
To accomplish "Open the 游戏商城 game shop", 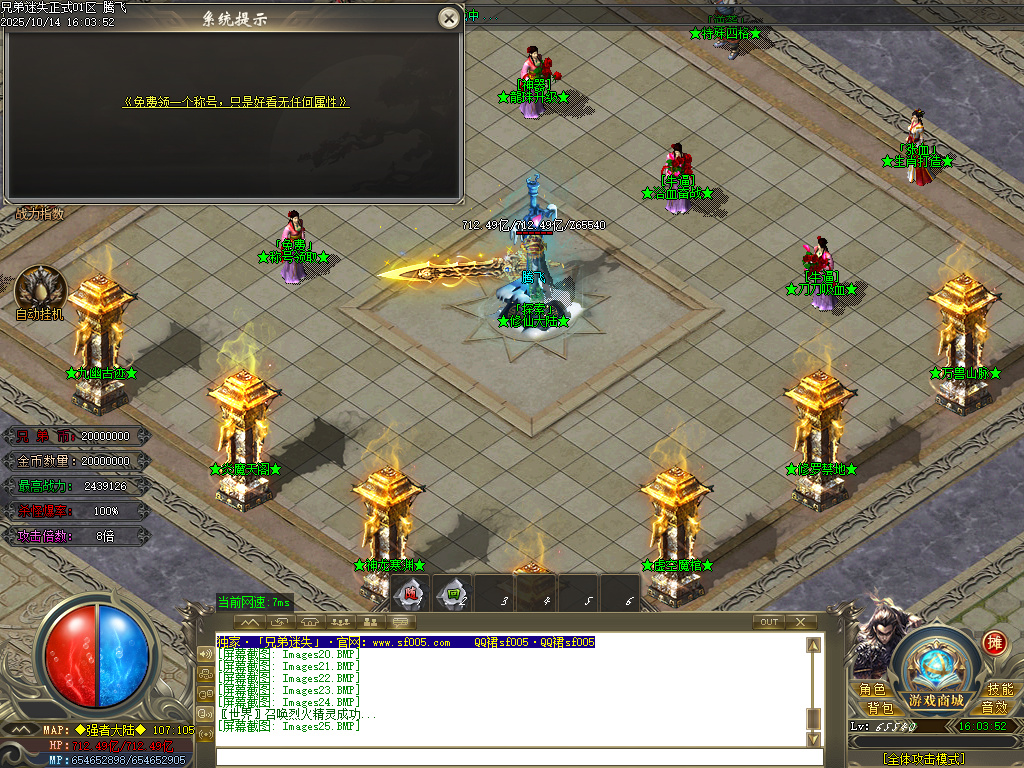I will point(936,698).
